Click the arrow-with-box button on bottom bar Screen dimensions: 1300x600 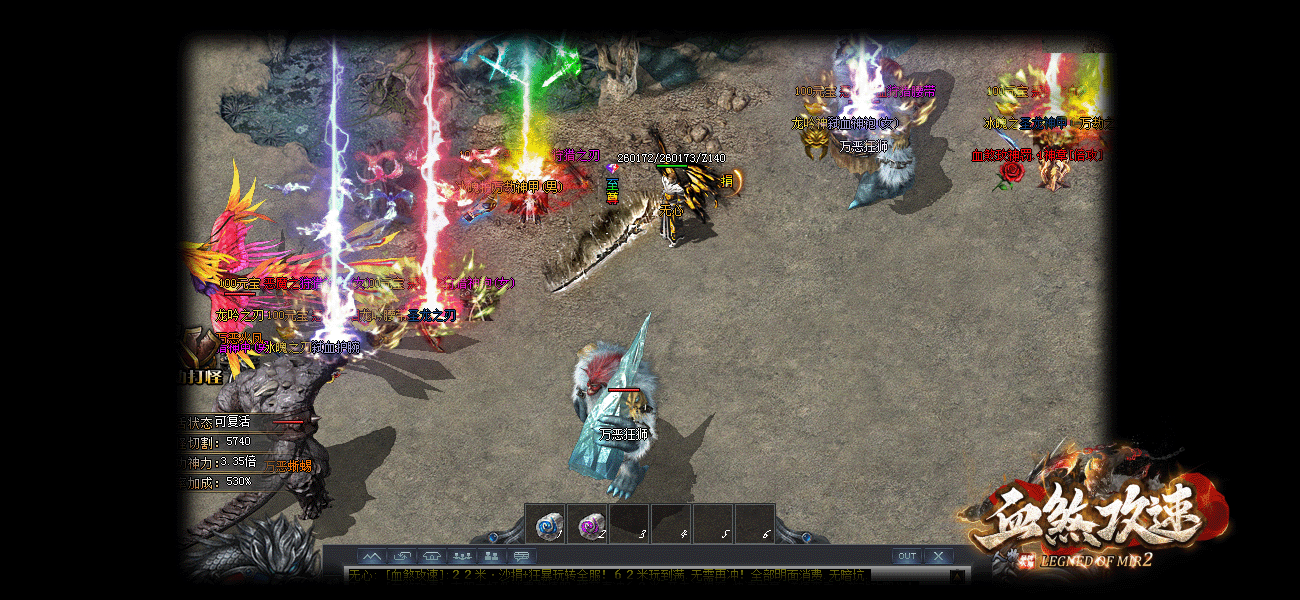coord(402,556)
